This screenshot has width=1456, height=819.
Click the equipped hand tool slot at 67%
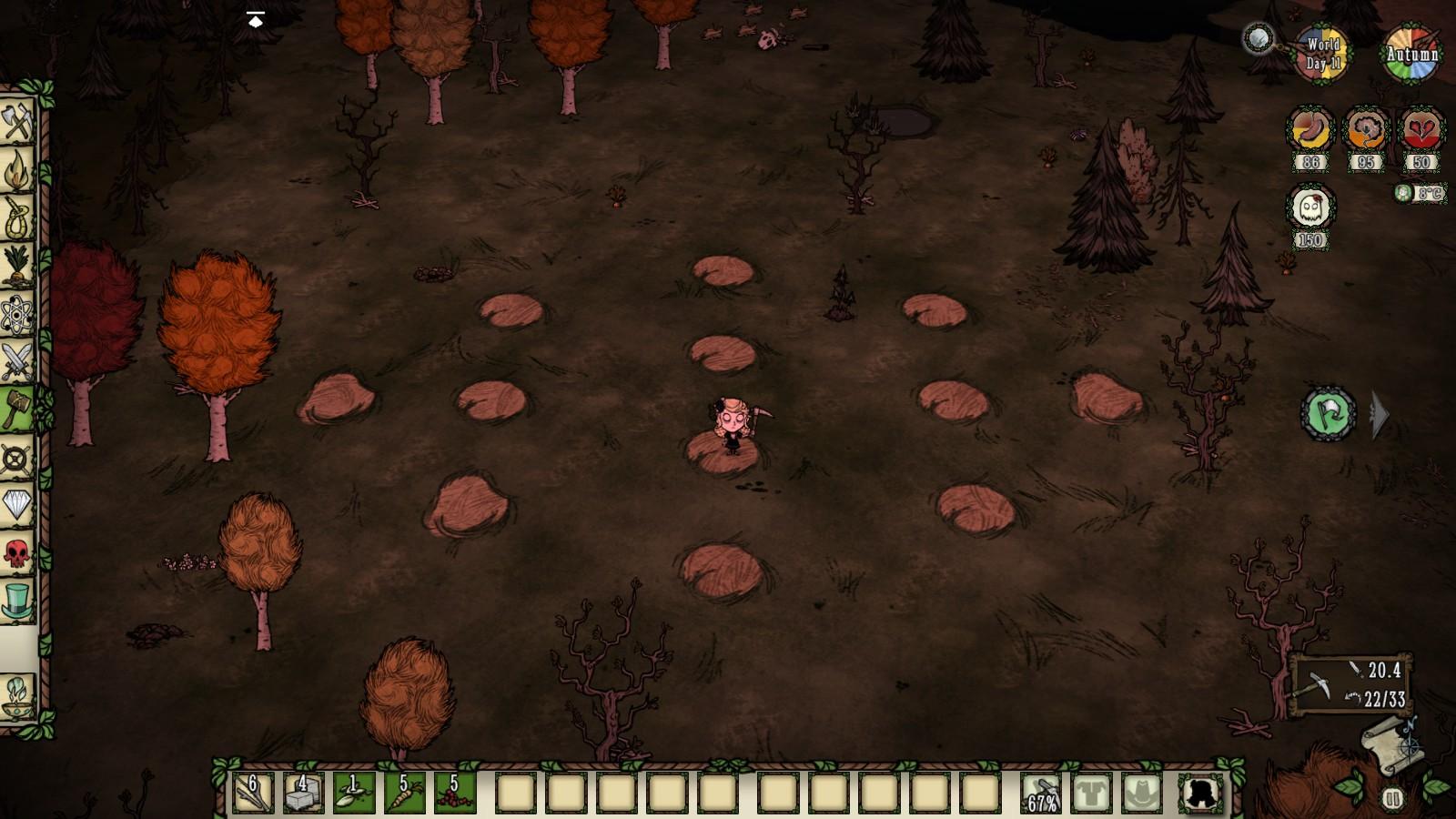pos(1041,793)
